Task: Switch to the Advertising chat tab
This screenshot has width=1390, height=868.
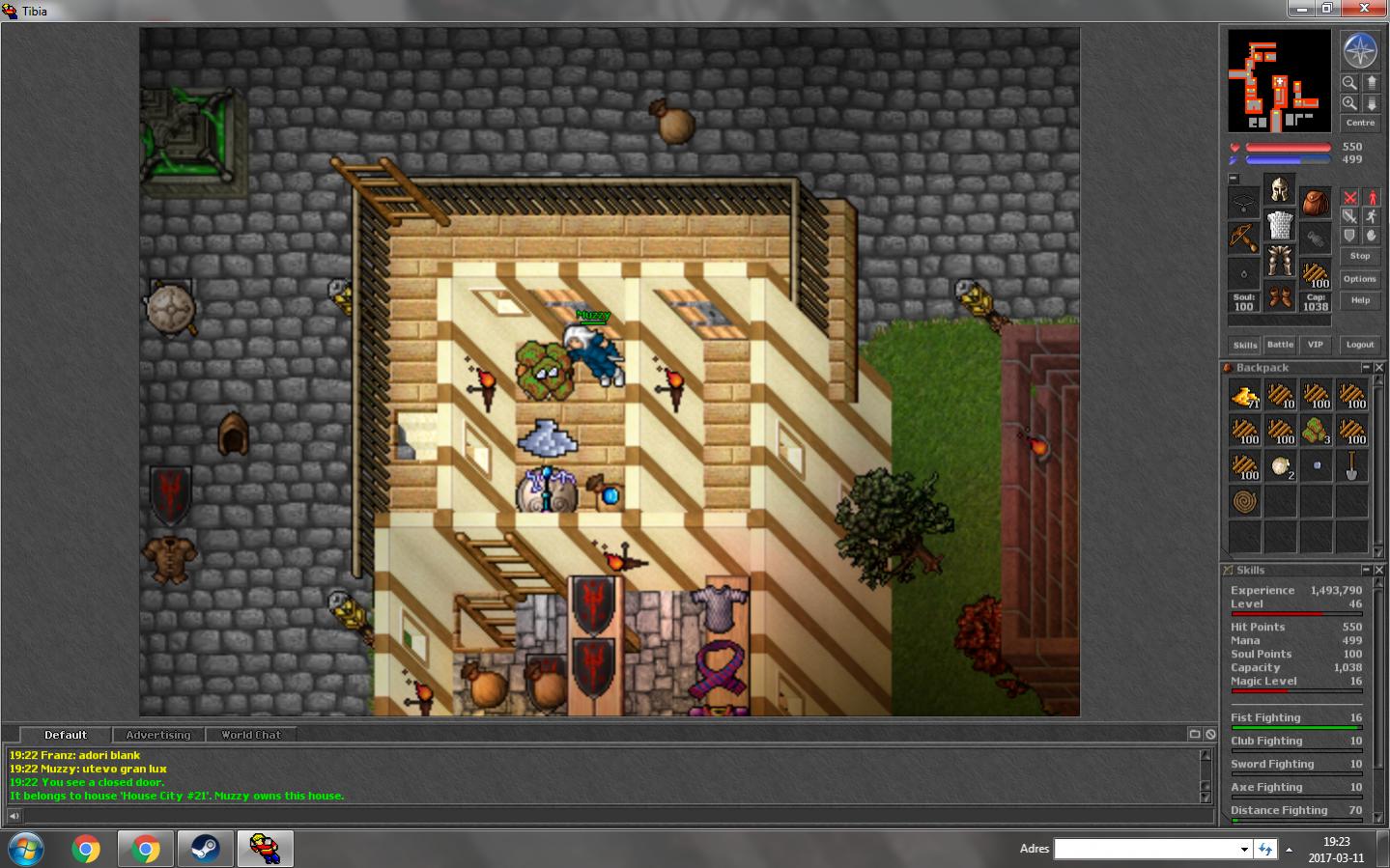Action: coord(157,735)
